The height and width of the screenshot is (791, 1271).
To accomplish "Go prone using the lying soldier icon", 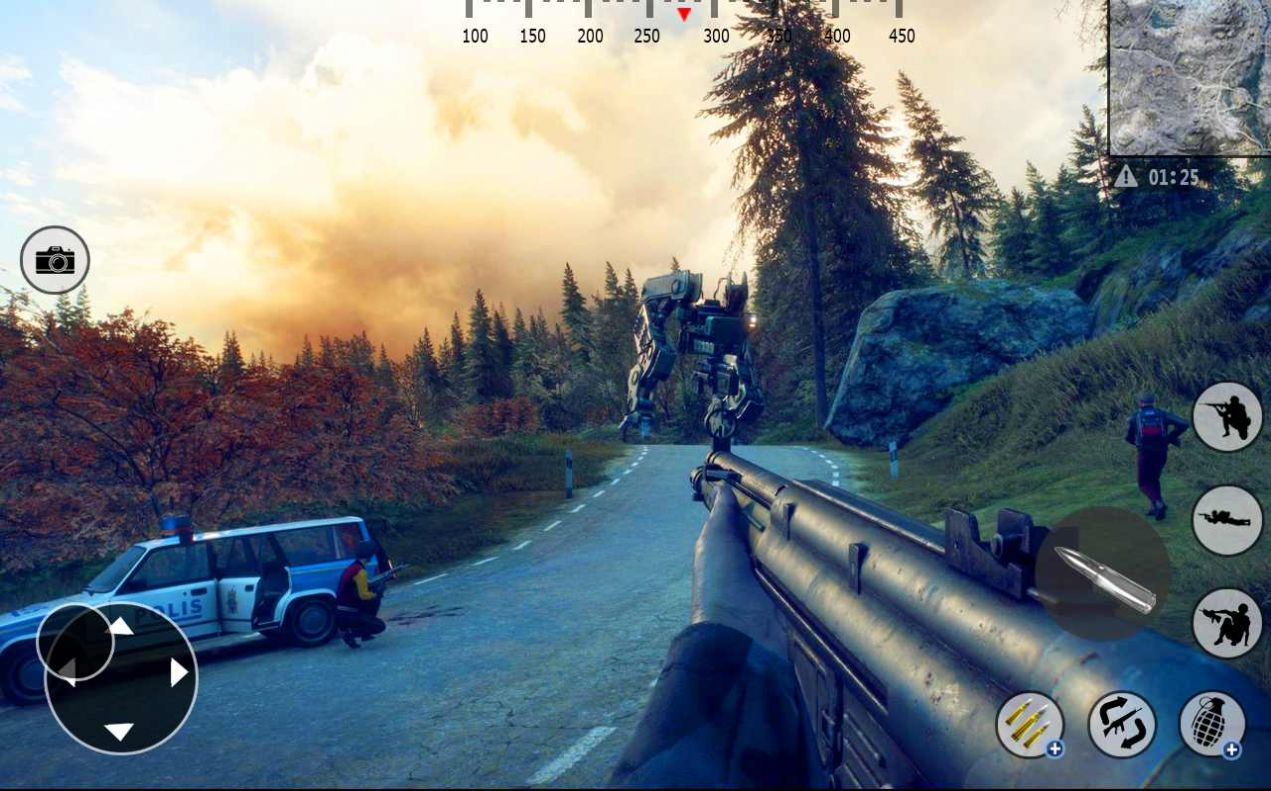I will pyautogui.click(x=1228, y=520).
